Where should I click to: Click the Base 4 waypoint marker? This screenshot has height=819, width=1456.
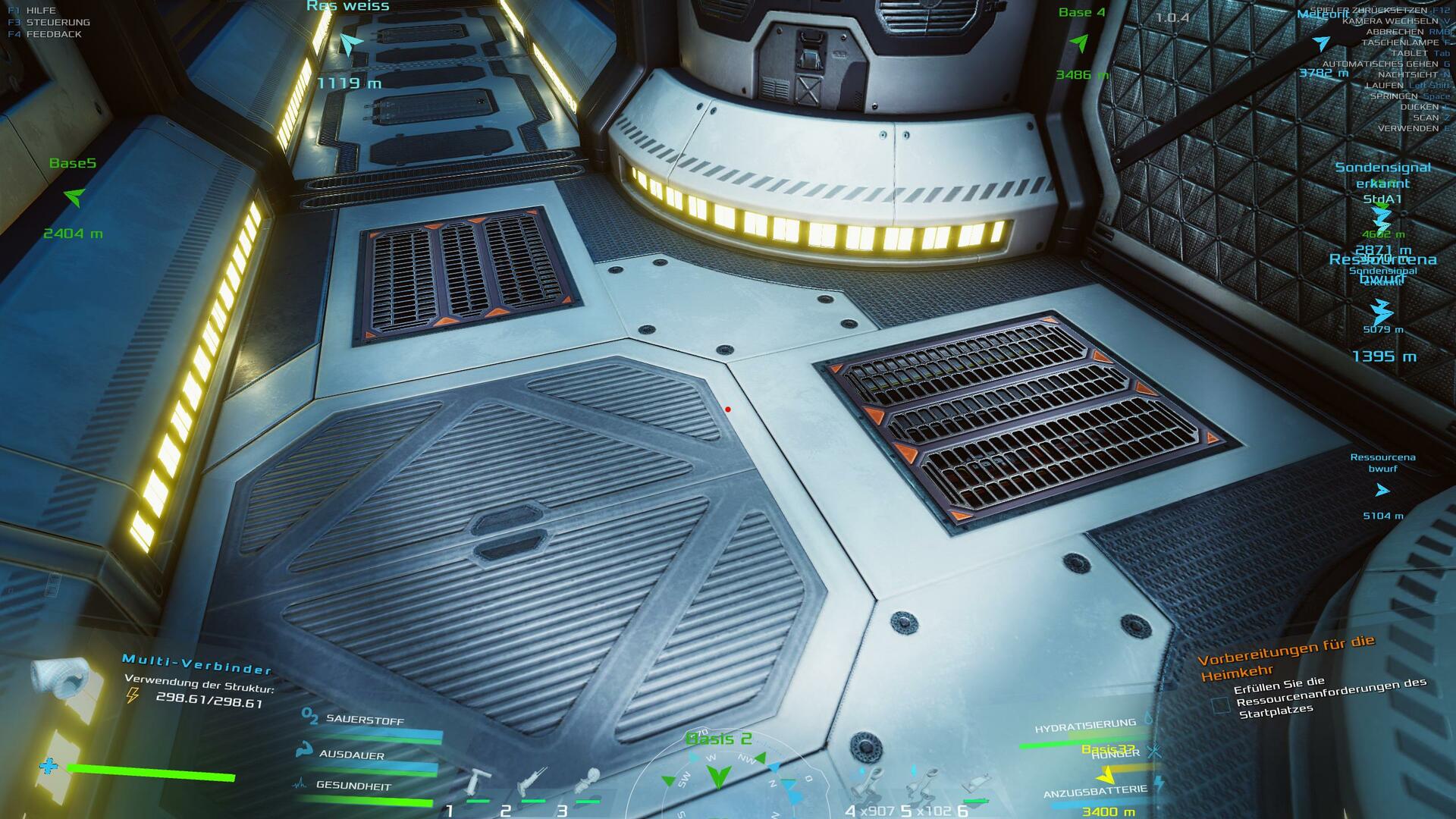(1079, 43)
